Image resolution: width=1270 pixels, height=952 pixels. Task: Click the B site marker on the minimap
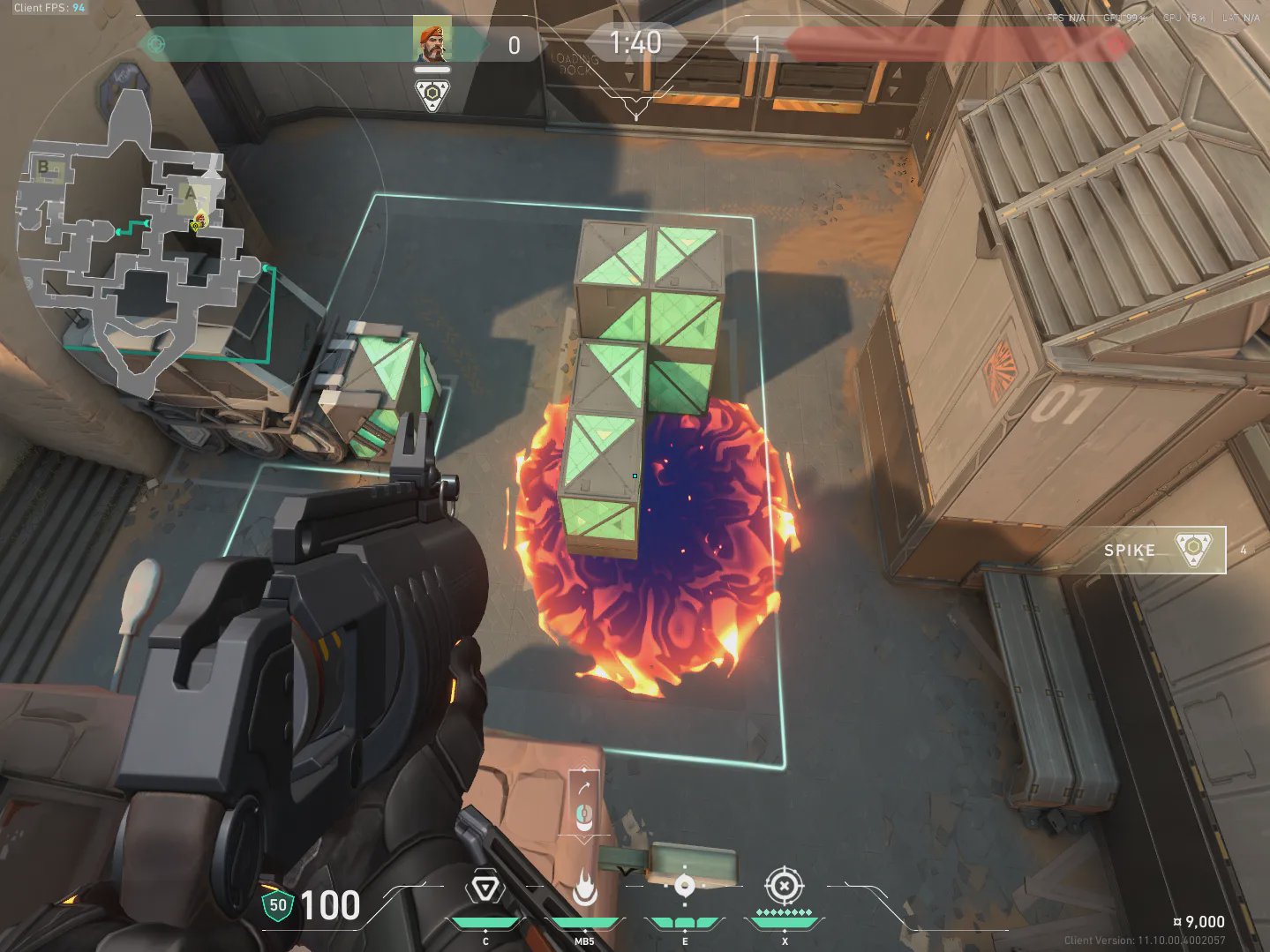click(43, 166)
